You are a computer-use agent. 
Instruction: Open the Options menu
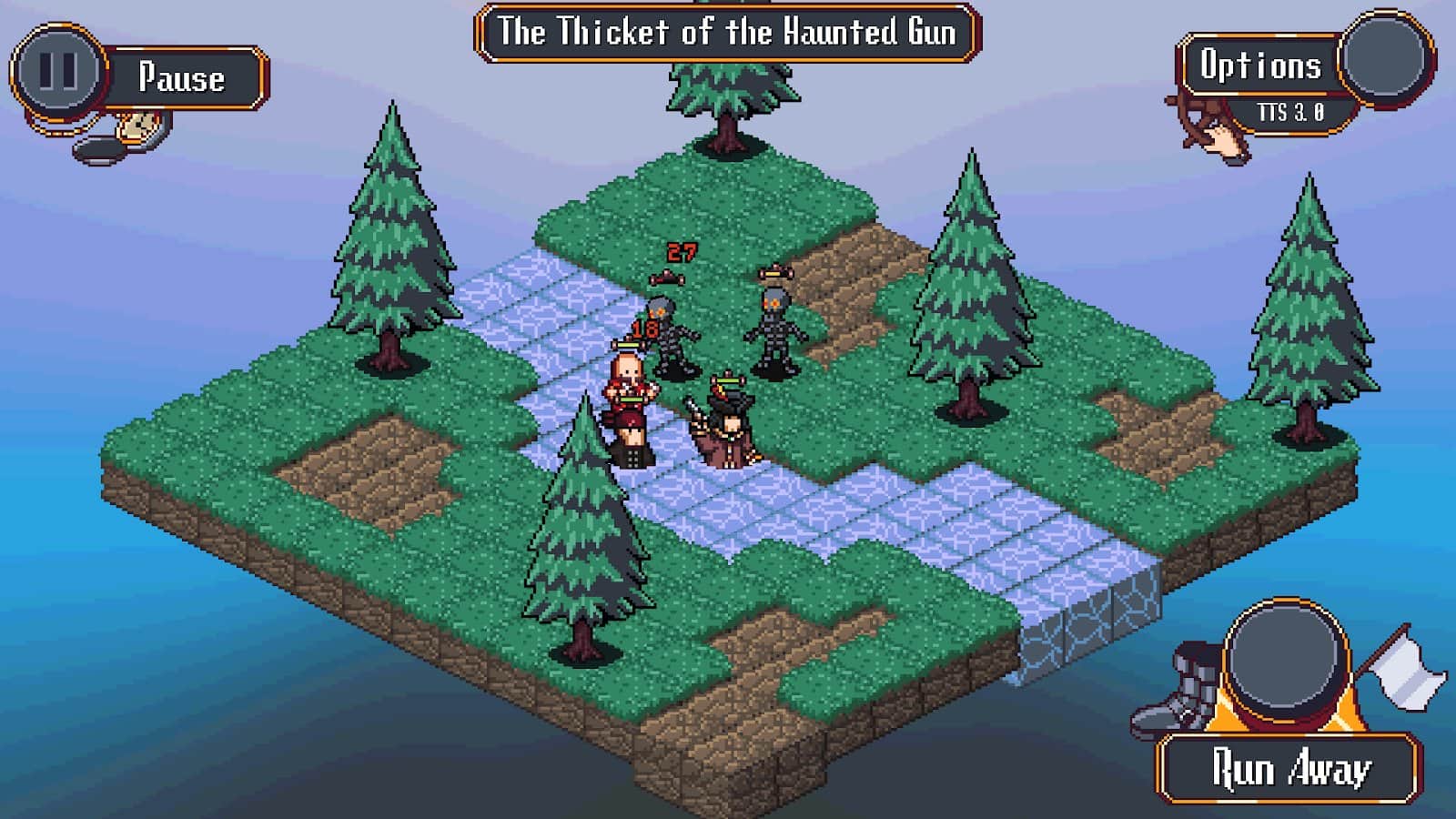1260,66
